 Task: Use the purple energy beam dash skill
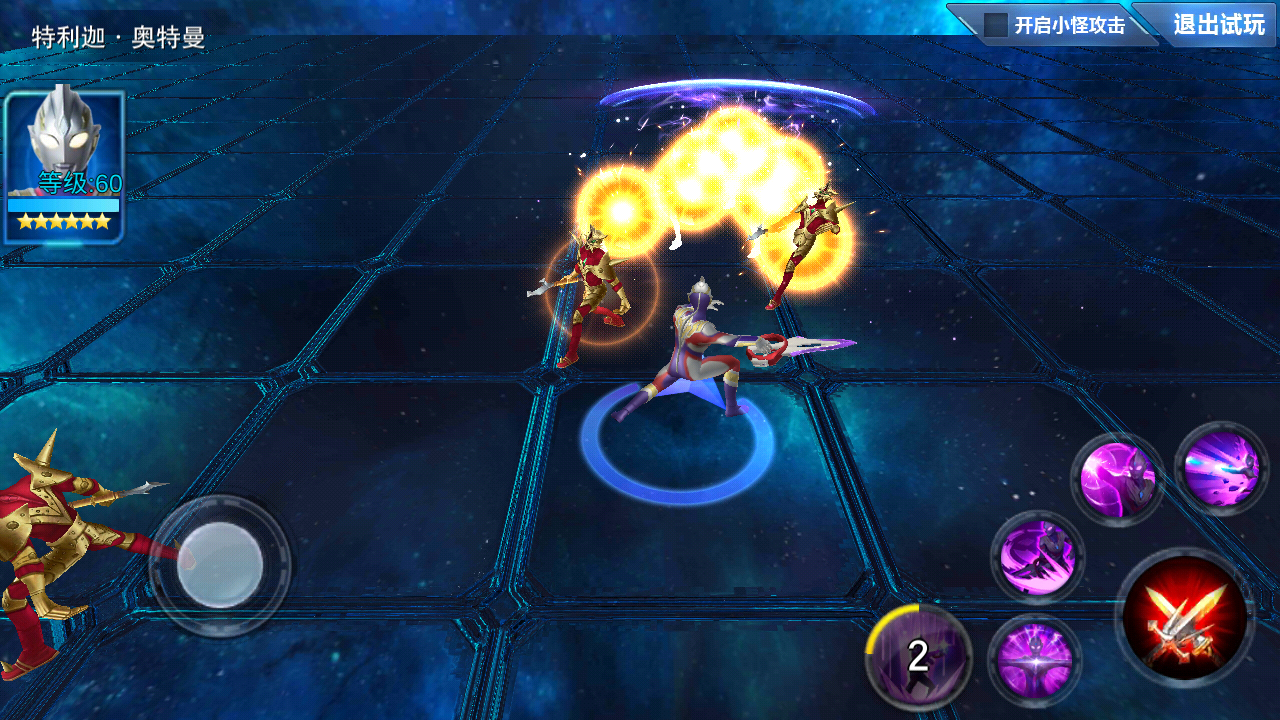click(1221, 469)
